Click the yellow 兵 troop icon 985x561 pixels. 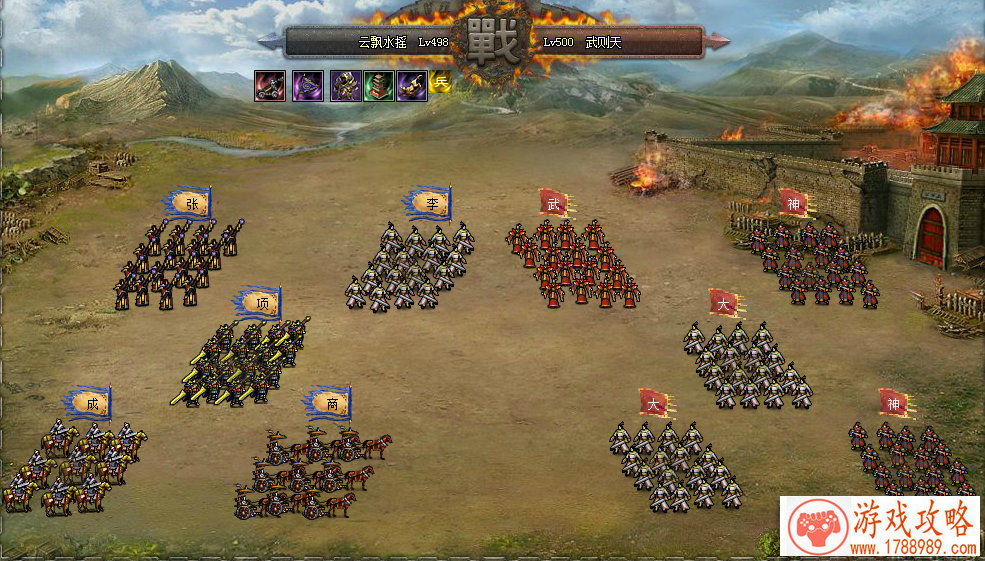point(441,84)
